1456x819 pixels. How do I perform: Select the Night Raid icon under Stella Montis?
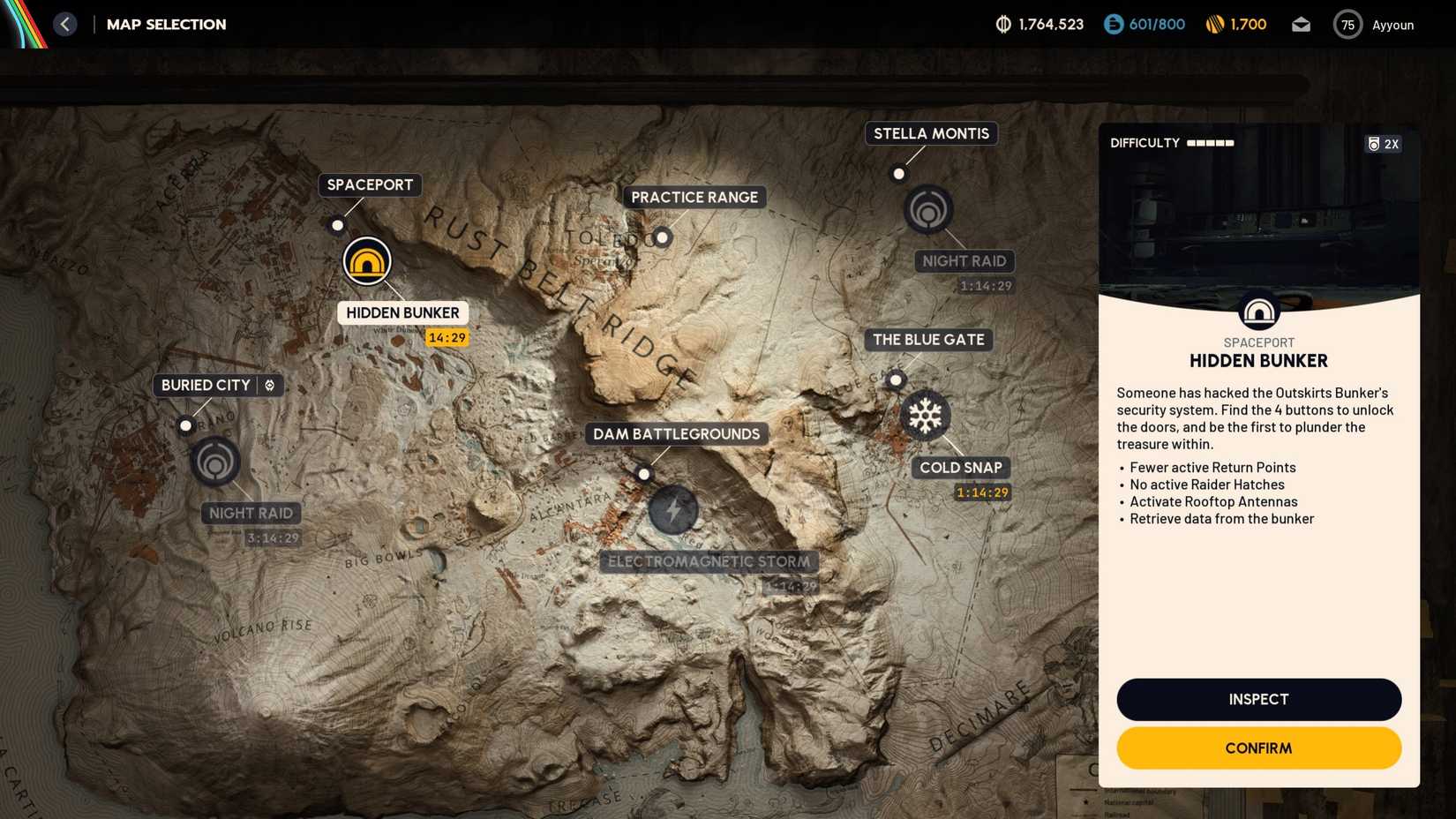[x=927, y=211]
